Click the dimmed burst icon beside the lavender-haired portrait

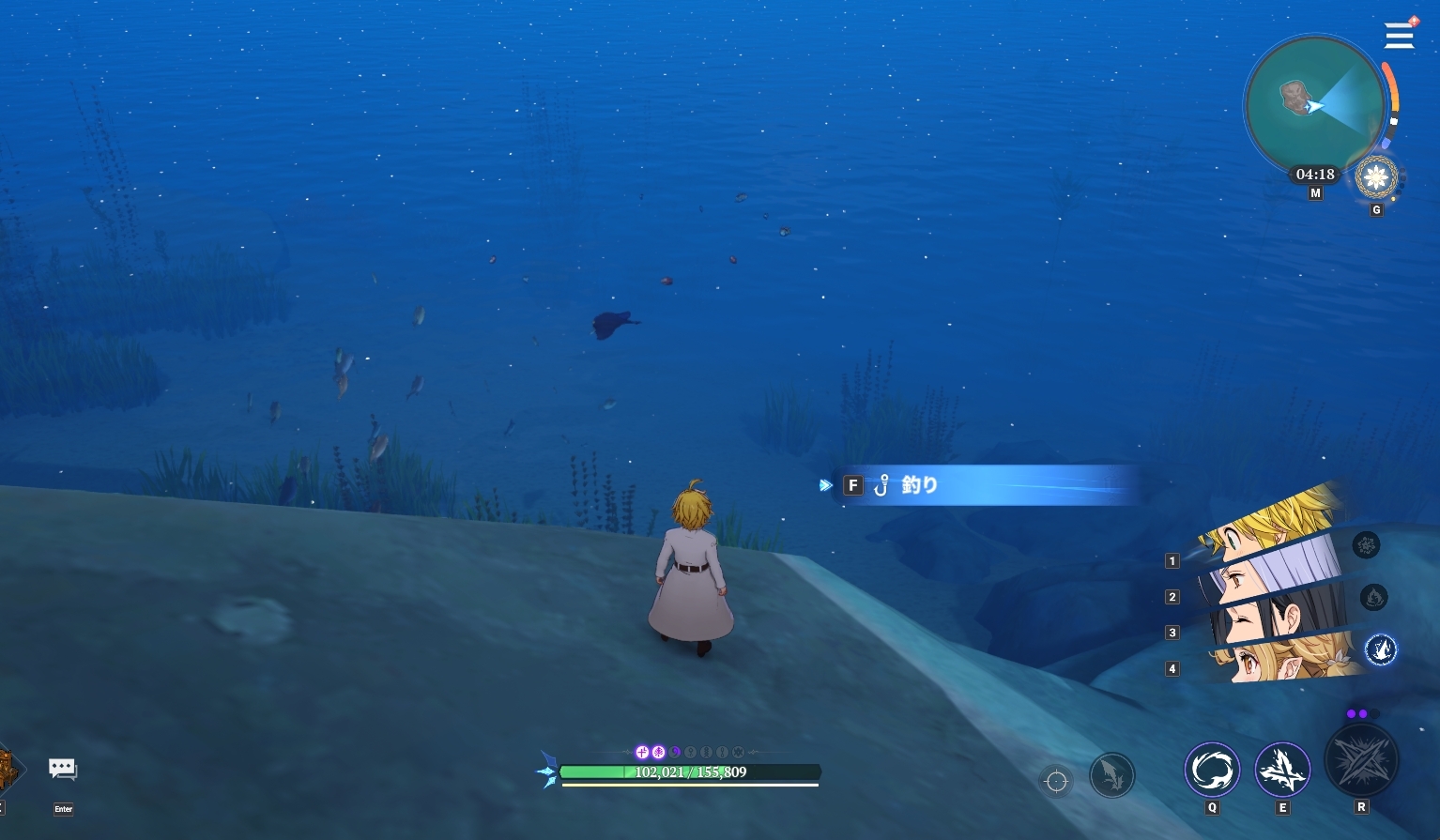pyautogui.click(x=1366, y=544)
